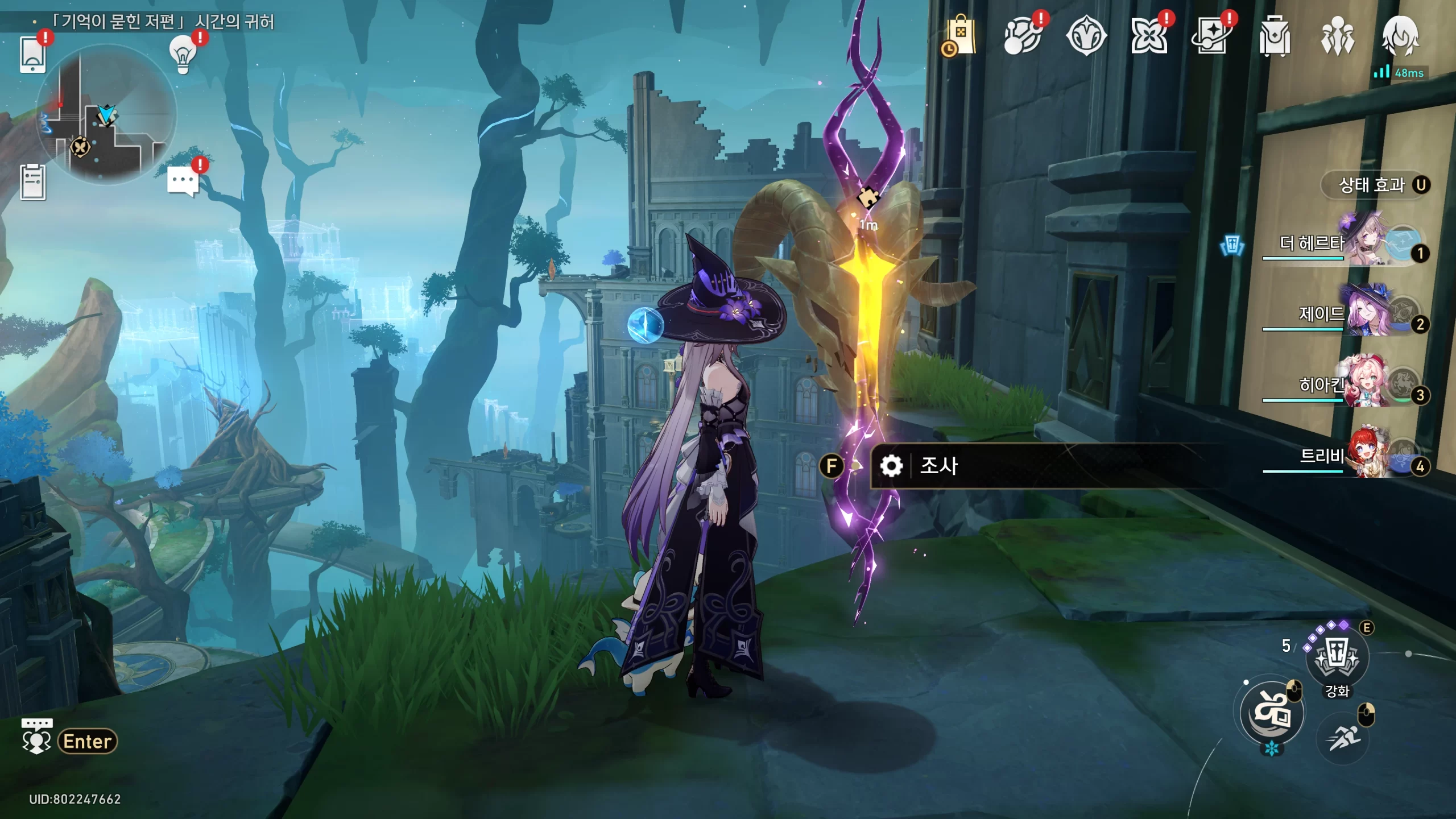Open the mission clipboard icon
This screenshot has width=1456, height=819.
(x=32, y=182)
